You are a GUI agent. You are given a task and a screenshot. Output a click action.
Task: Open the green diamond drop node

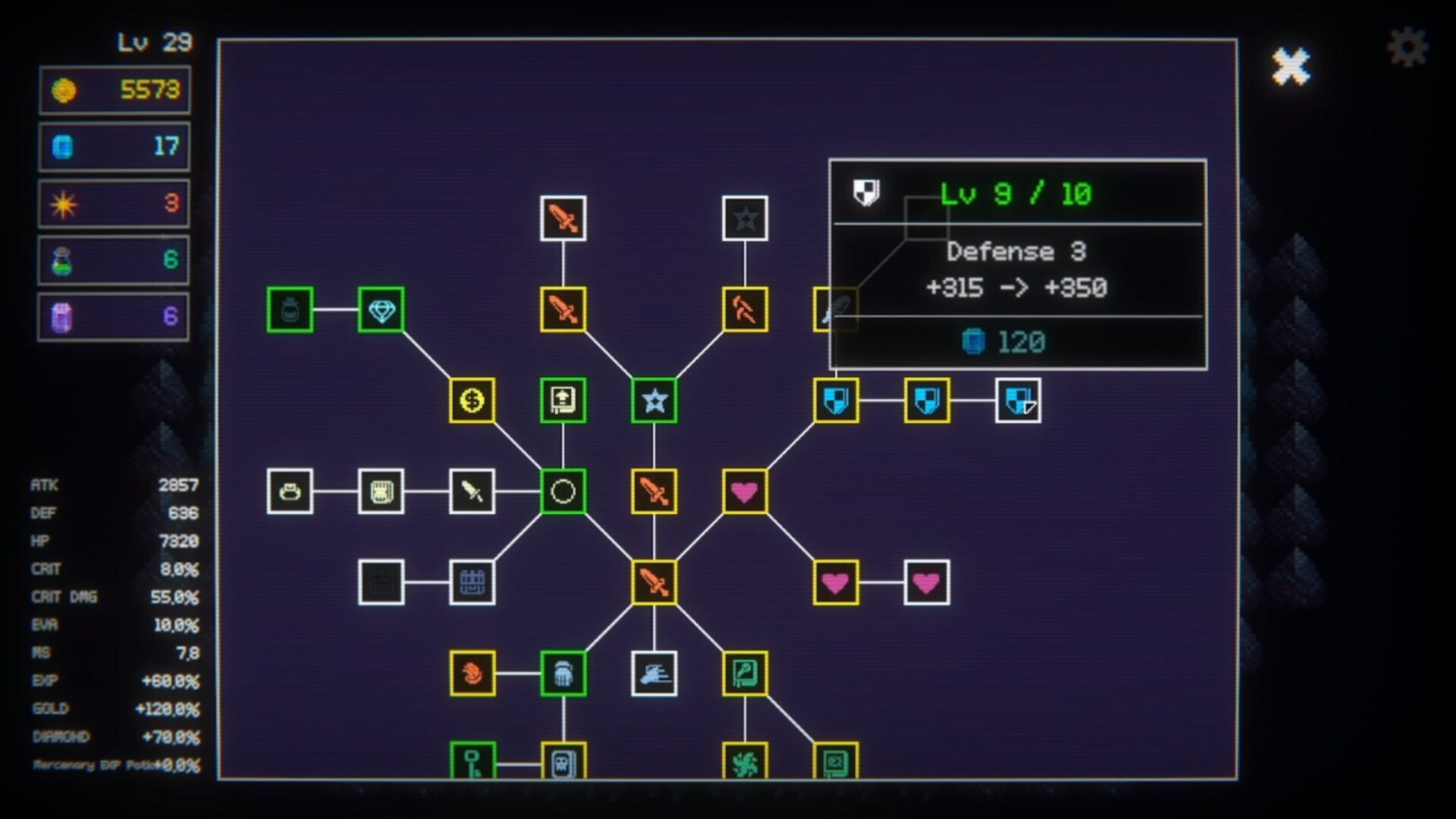click(381, 310)
